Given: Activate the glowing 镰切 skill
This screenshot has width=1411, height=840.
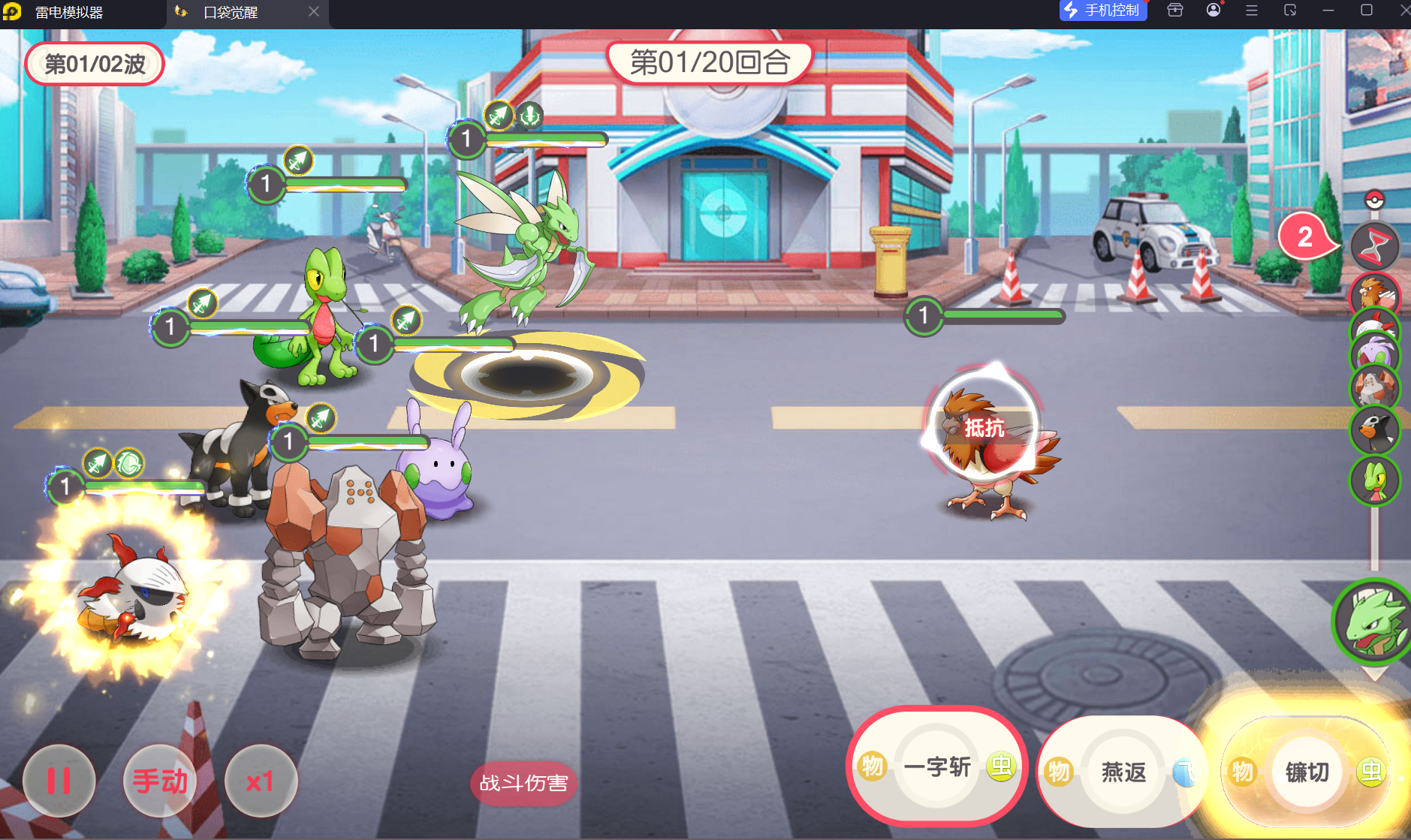Looking at the screenshot, I should point(1307,772).
